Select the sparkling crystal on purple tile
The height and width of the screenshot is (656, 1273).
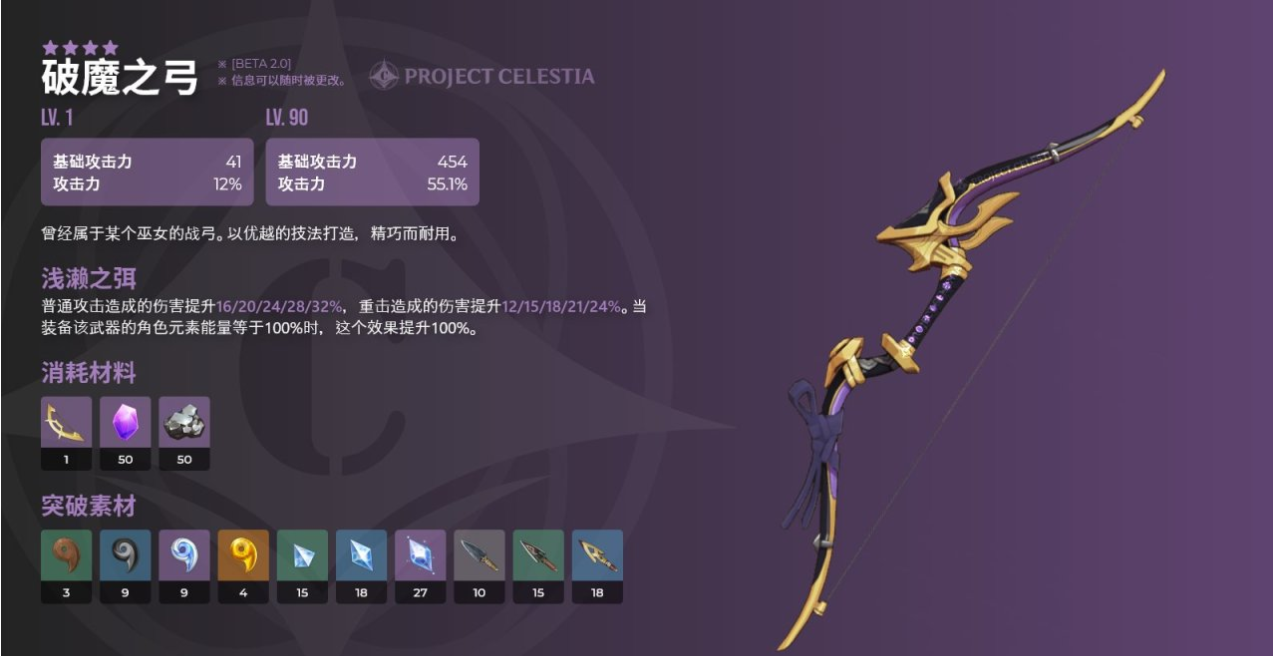[420, 555]
